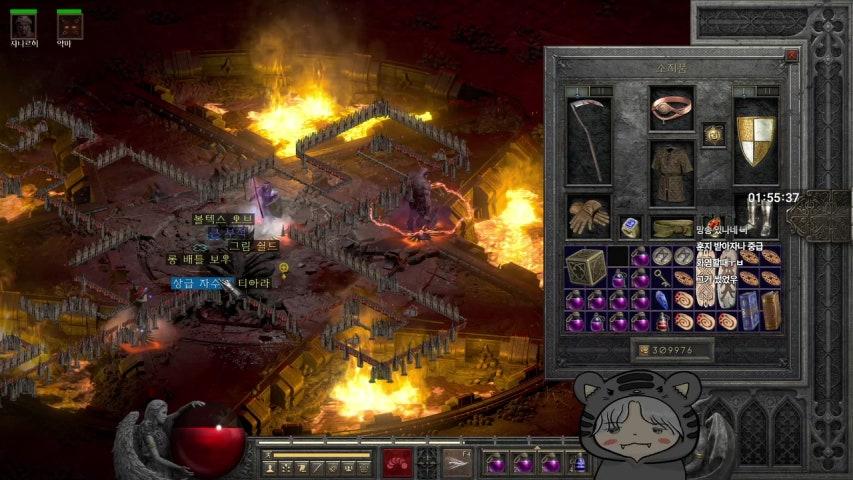Screen dimensions: 853x480
Task: Open the left-click skill selector (red icon)
Action: pos(398,463)
